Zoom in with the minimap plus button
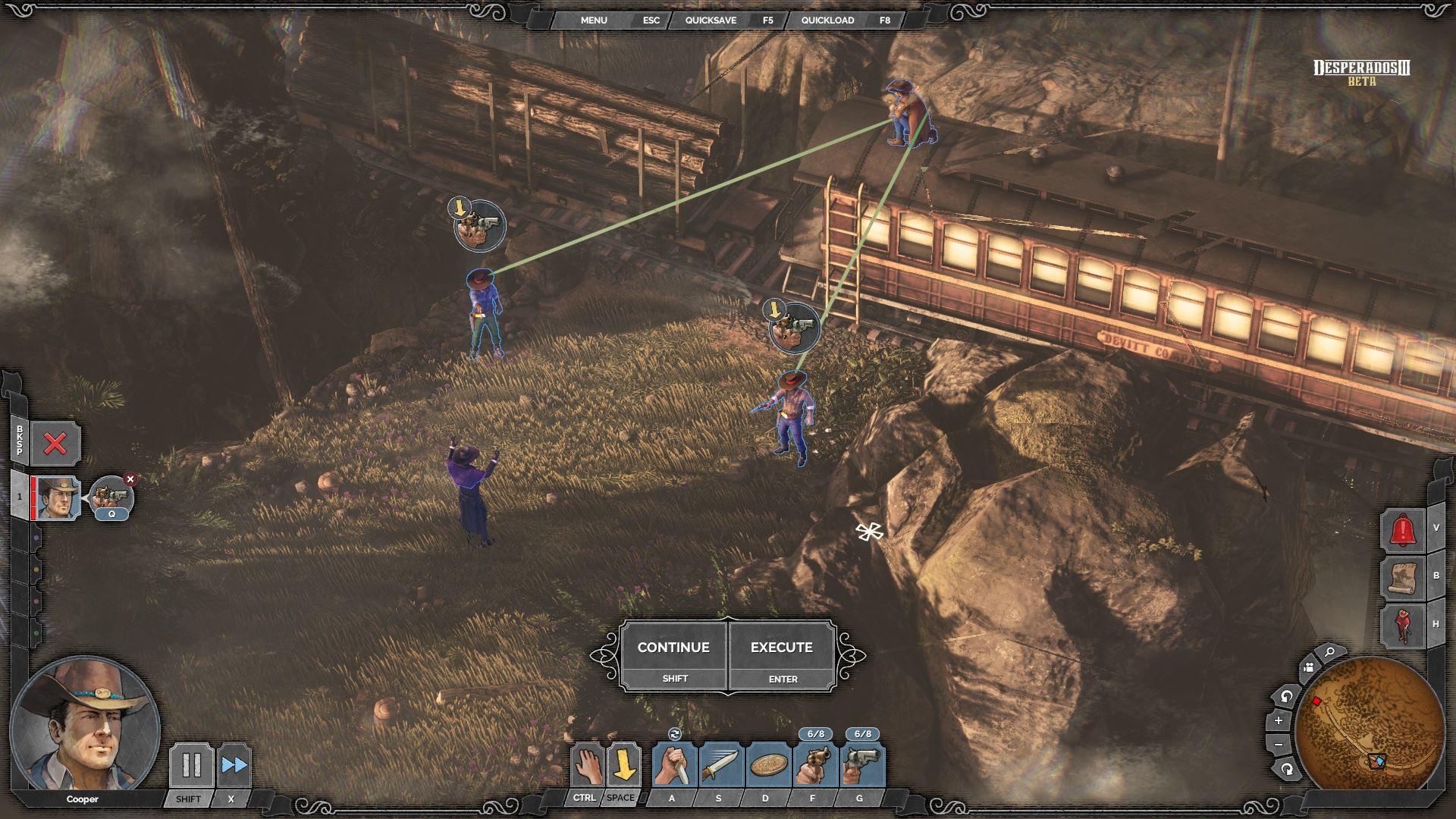The image size is (1456, 819). coord(1279,720)
